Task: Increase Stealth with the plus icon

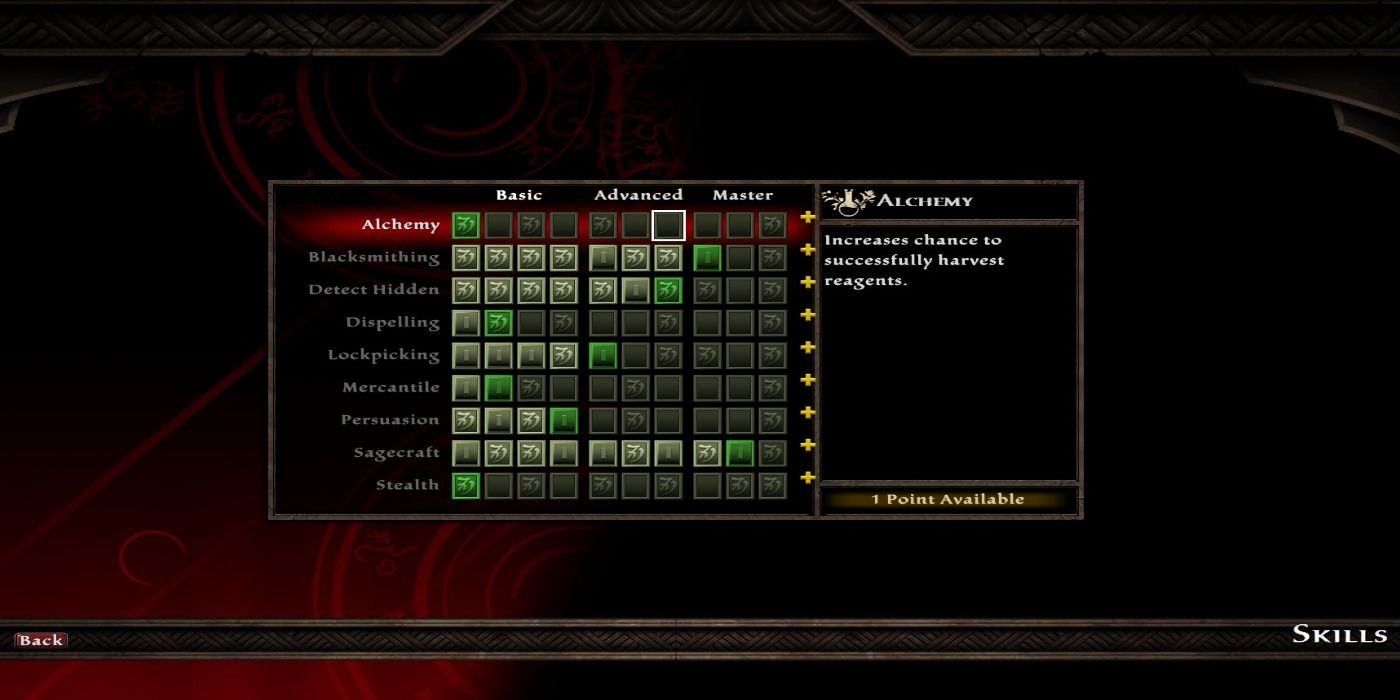Action: click(808, 478)
